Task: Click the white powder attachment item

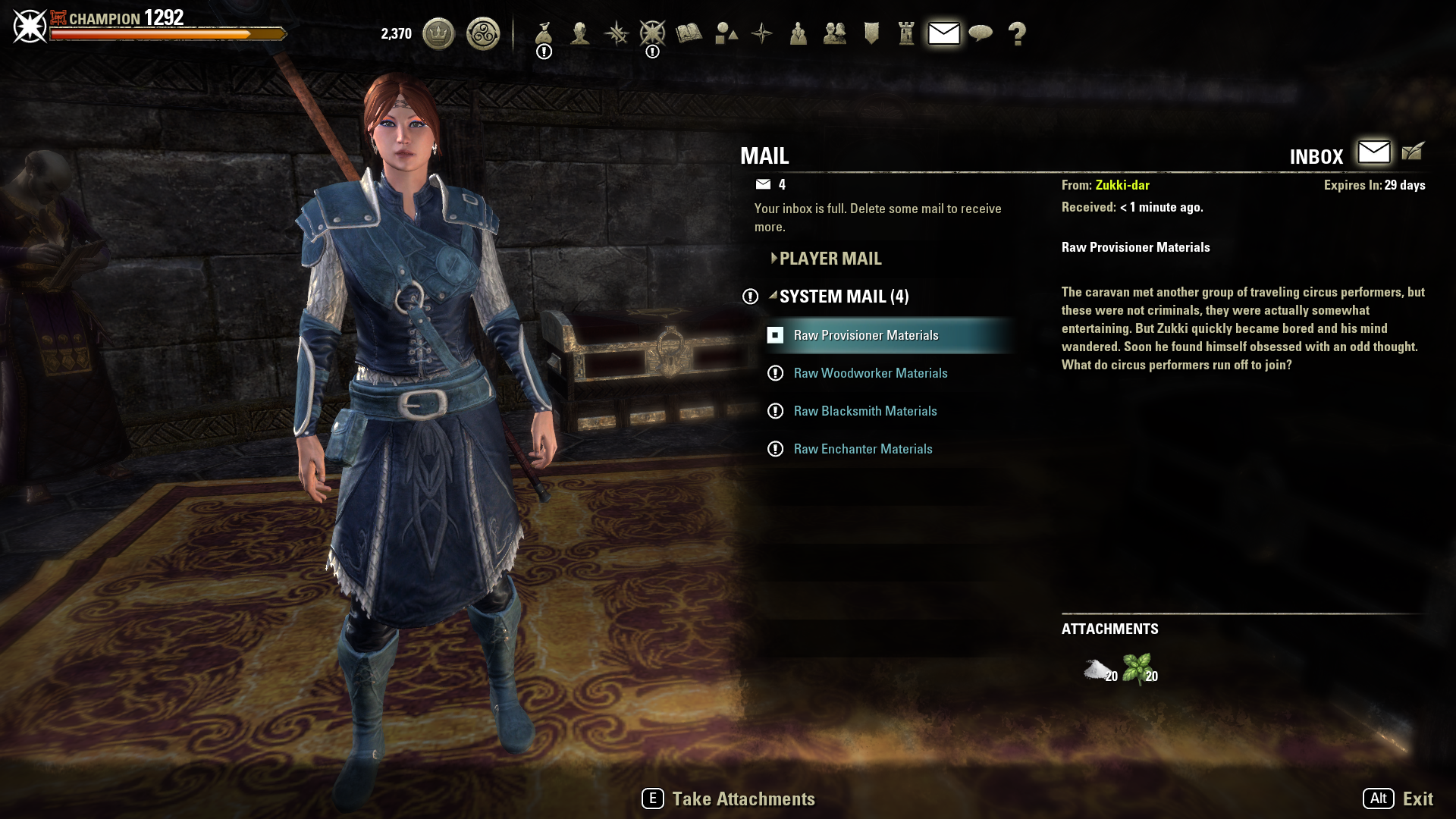Action: click(x=1098, y=670)
